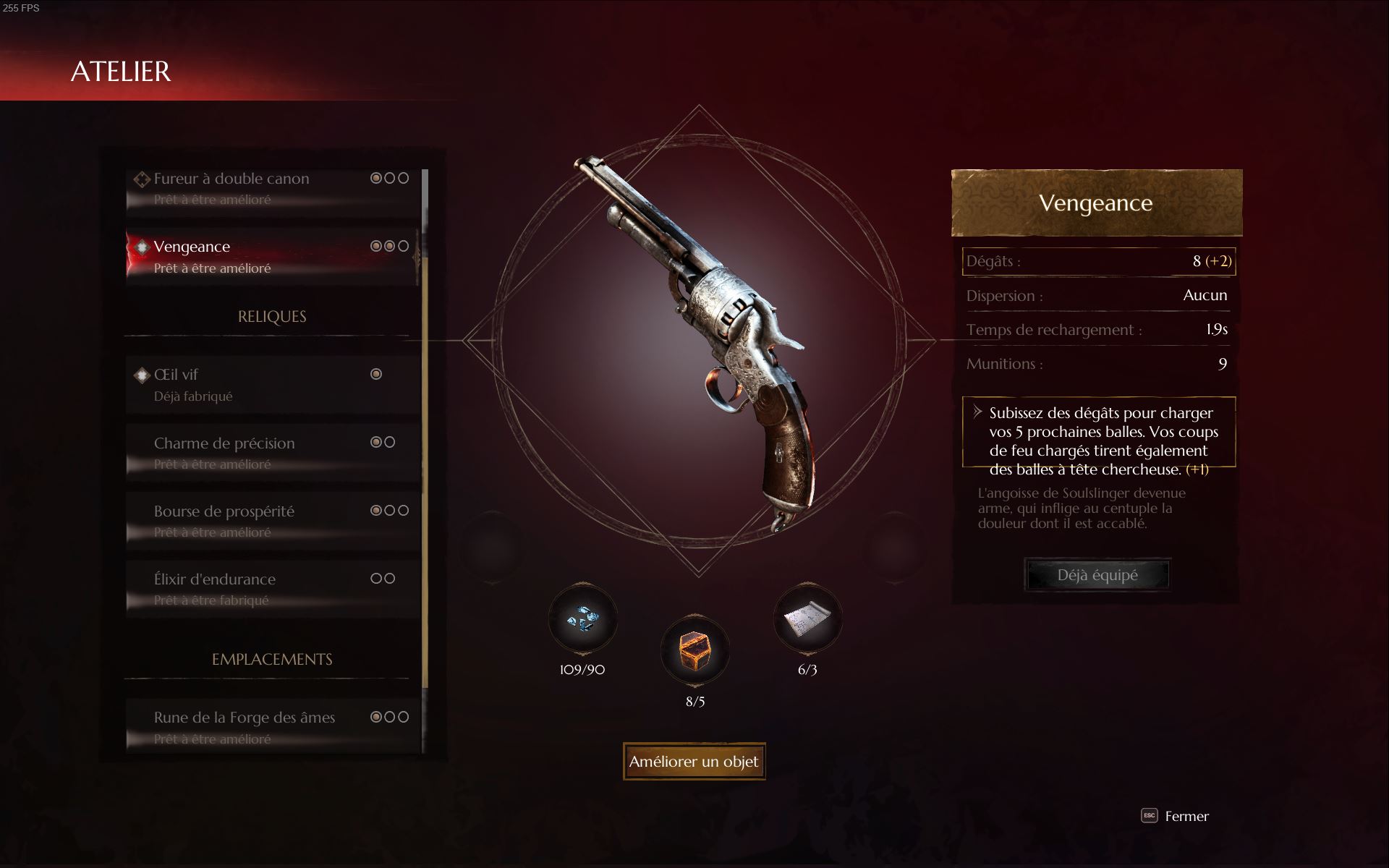Click the blueprint scroll resource icon

(x=807, y=620)
